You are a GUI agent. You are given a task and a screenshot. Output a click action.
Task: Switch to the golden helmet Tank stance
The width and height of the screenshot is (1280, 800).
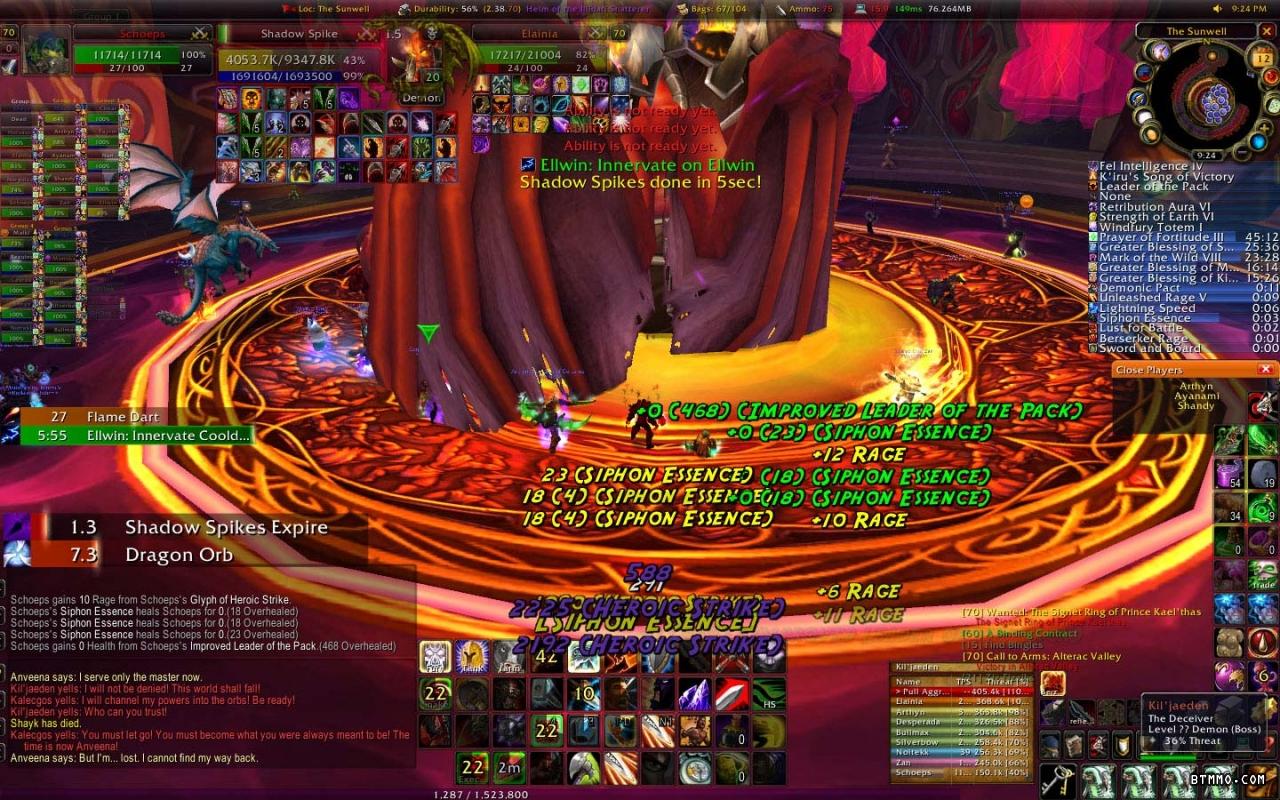pos(471,657)
